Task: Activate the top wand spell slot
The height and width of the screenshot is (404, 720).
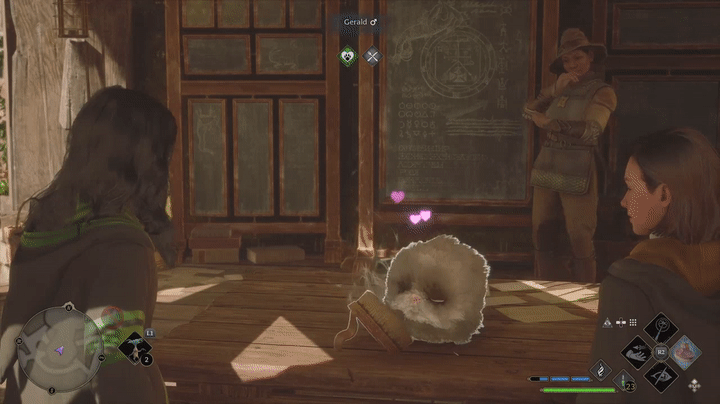Action: (659, 327)
